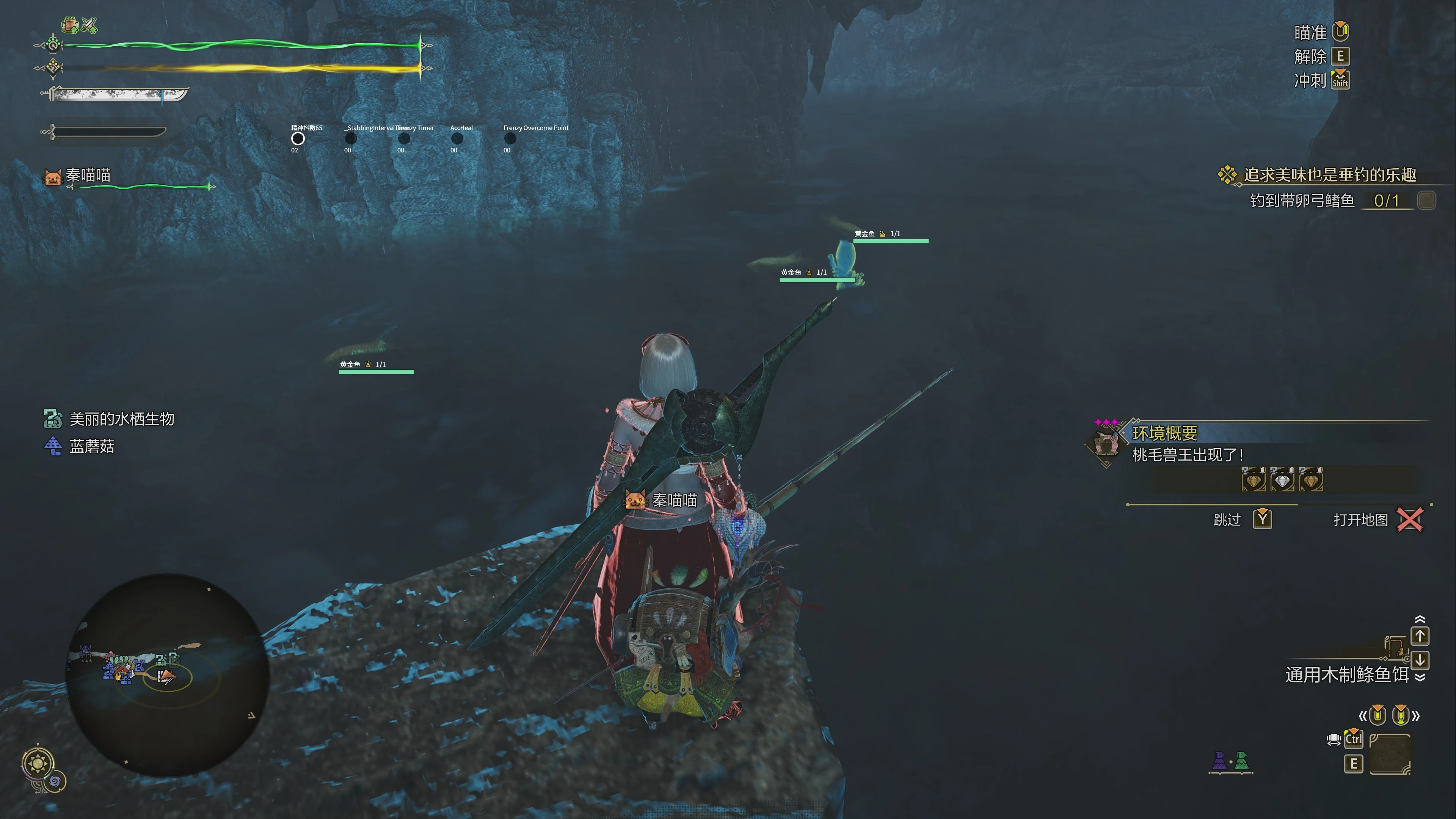Click the double up chevron above the arrow keys
This screenshot has width=1456, height=819.
click(x=1420, y=620)
